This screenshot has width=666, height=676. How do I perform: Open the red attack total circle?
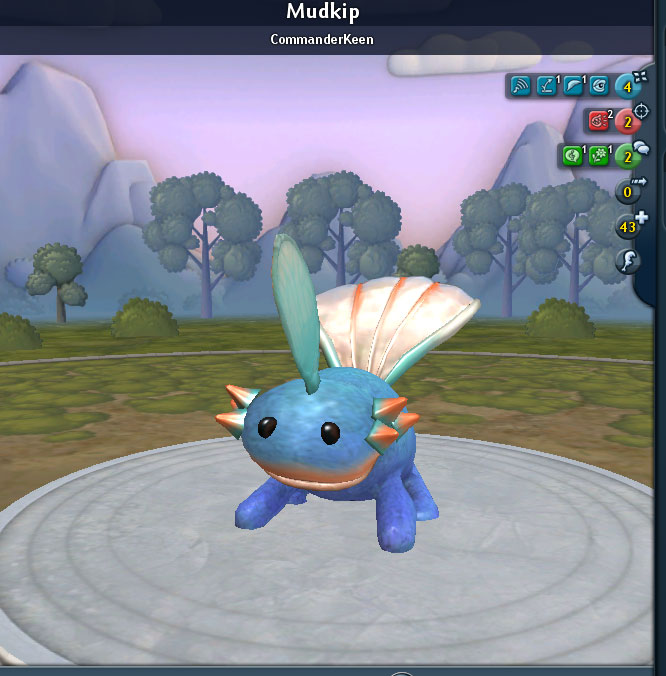(x=628, y=122)
